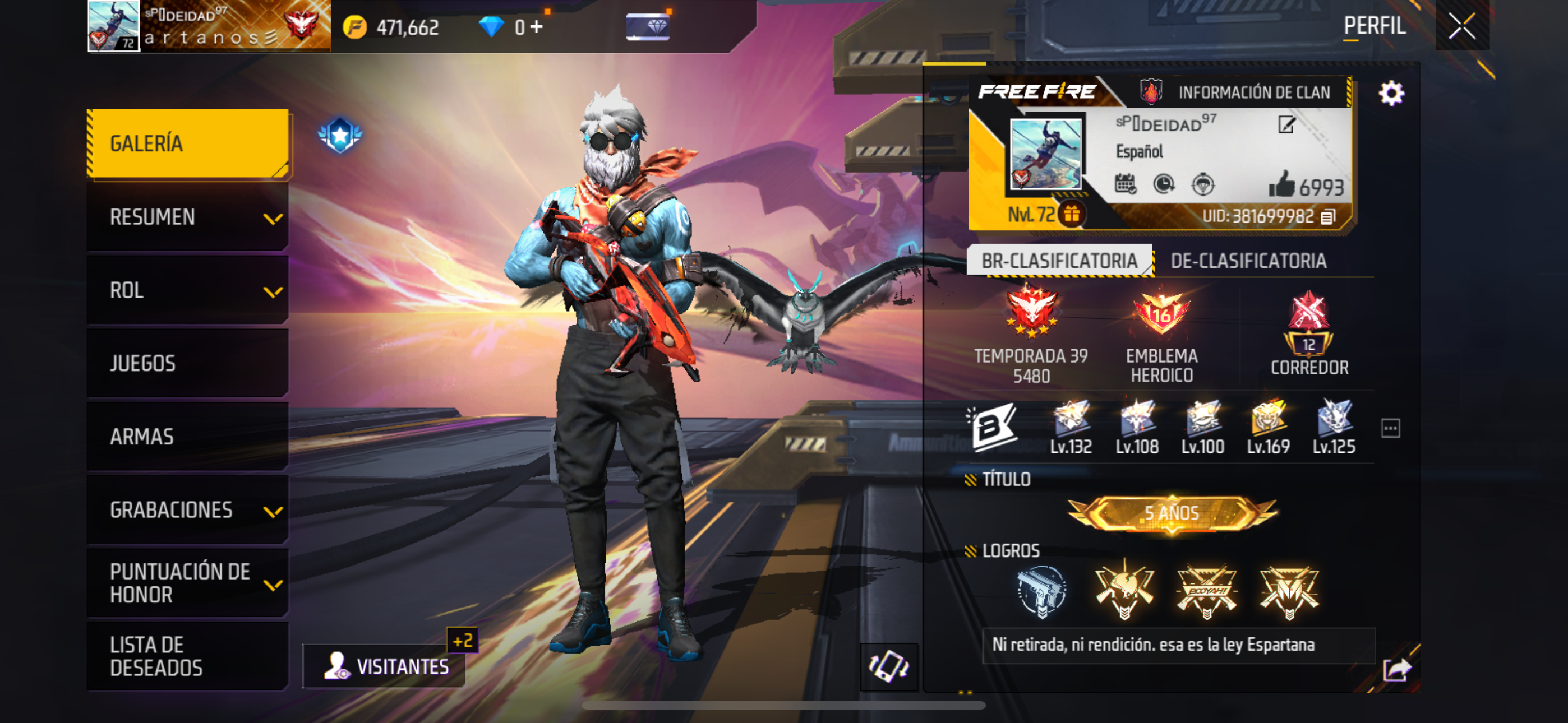Viewport: 1568px width, 723px height.
Task: Open the Galería menu entry
Action: click(187, 143)
